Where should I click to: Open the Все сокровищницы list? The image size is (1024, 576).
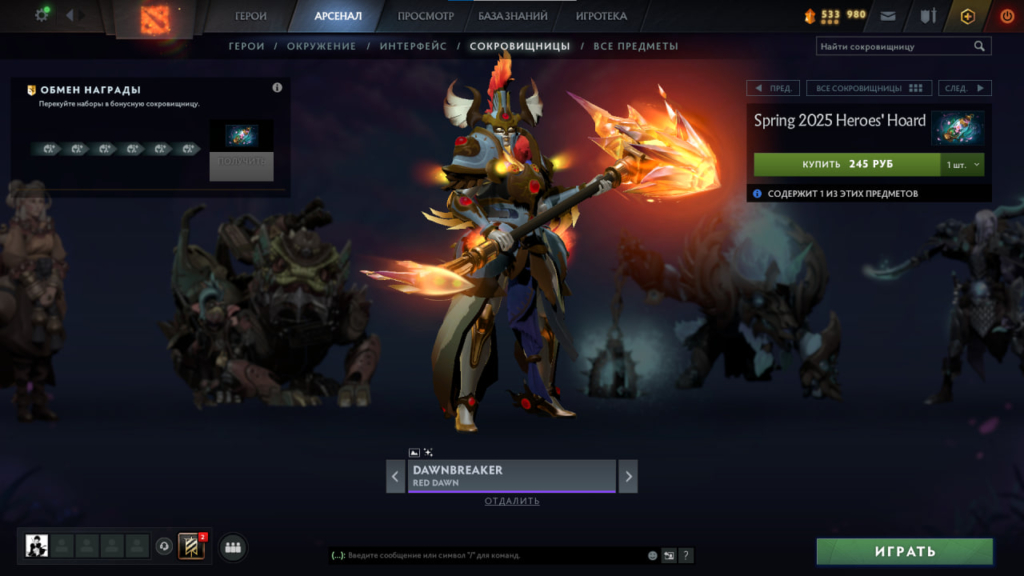tap(869, 88)
